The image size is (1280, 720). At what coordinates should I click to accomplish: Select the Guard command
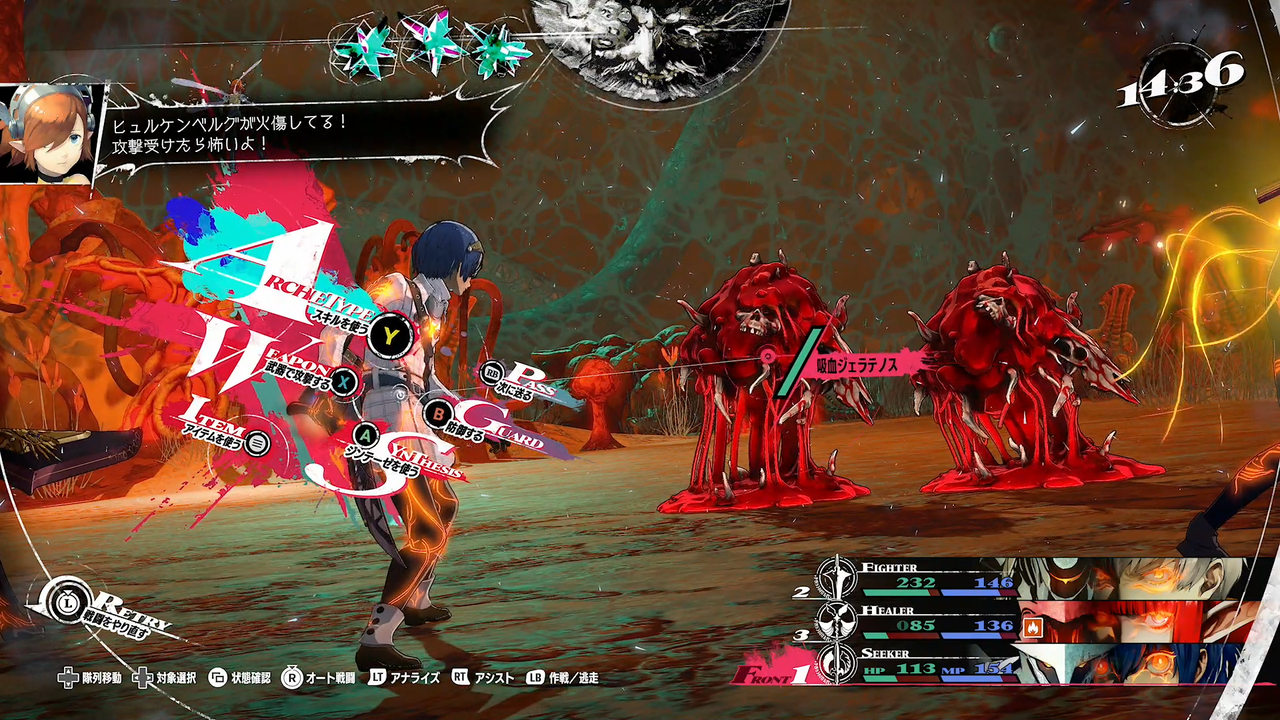[x=438, y=412]
